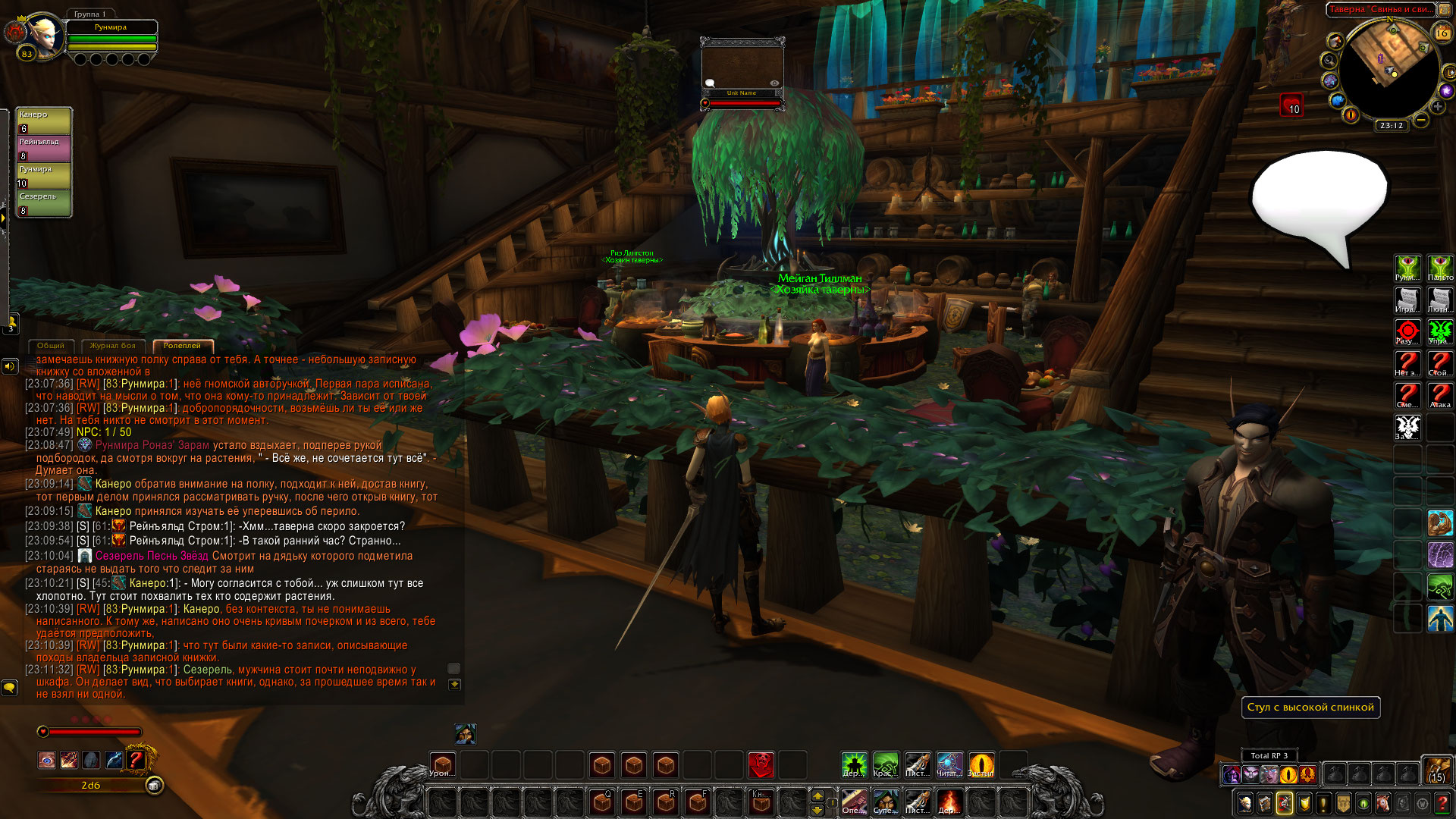Click the action bar page up arrow
This screenshot has height=819, width=1456.
coord(817,795)
